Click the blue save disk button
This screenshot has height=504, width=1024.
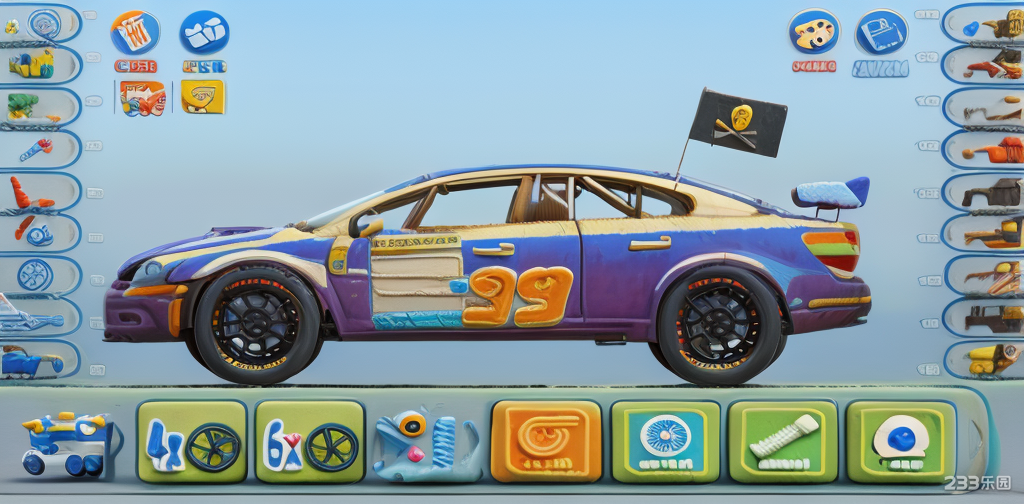pyautogui.click(x=881, y=32)
